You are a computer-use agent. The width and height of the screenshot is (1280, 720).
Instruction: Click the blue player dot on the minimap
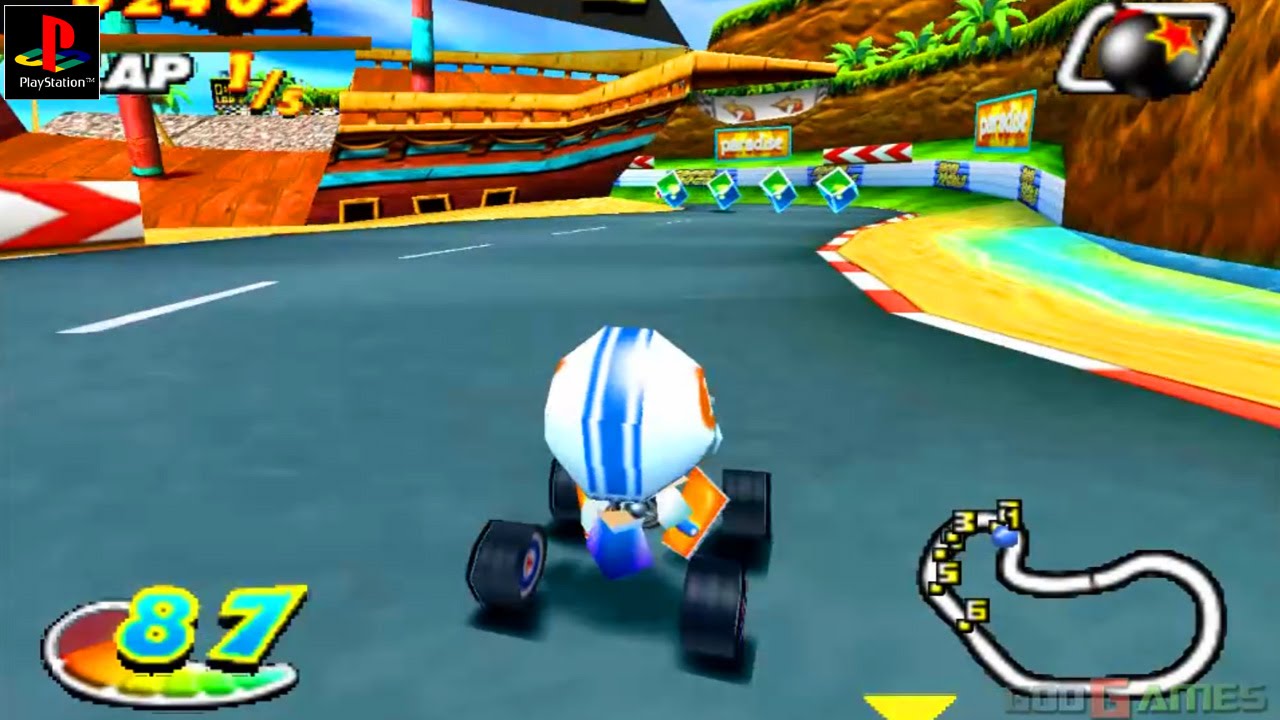(x=1004, y=536)
